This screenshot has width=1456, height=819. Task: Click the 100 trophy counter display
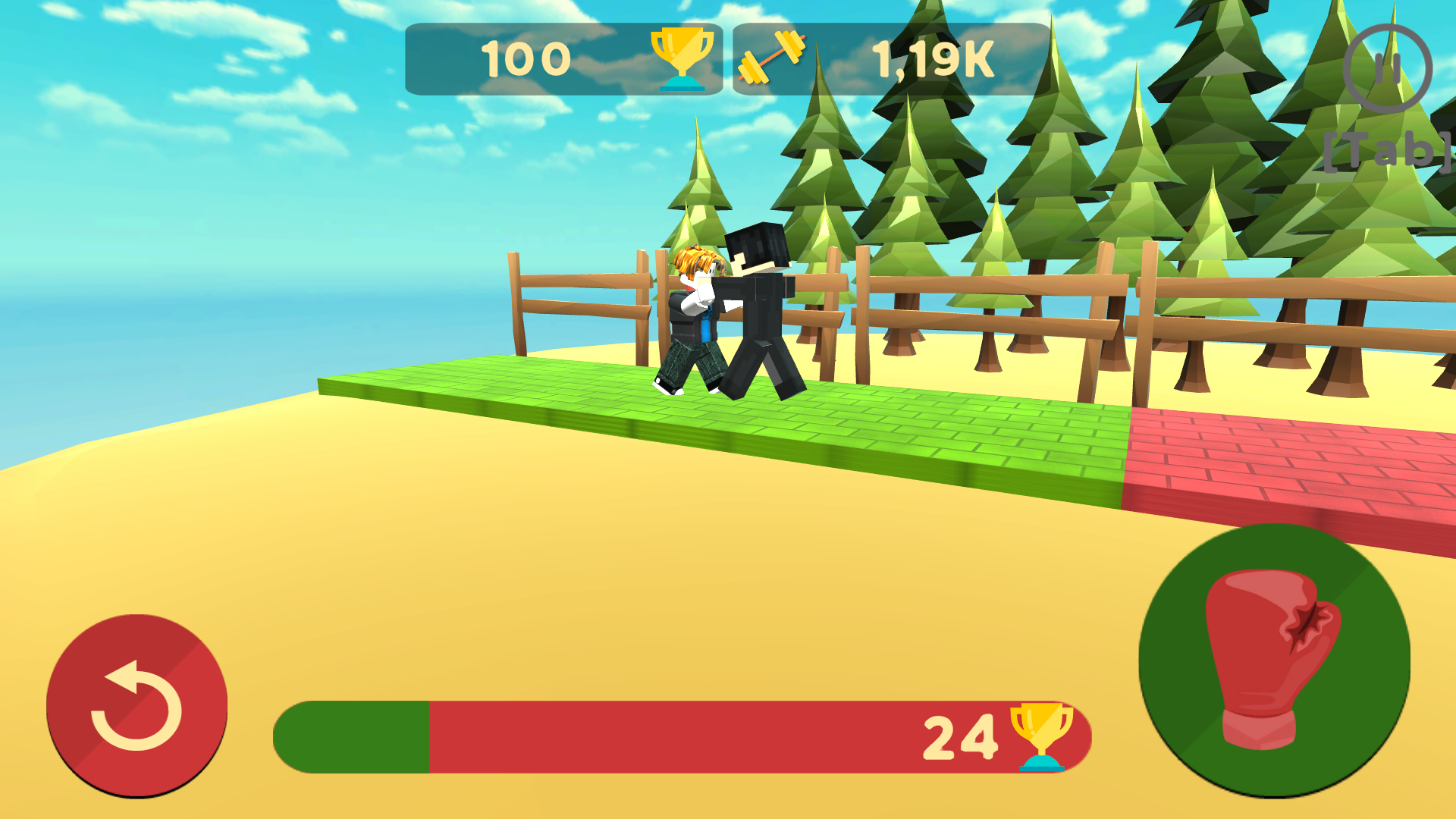pos(527,58)
